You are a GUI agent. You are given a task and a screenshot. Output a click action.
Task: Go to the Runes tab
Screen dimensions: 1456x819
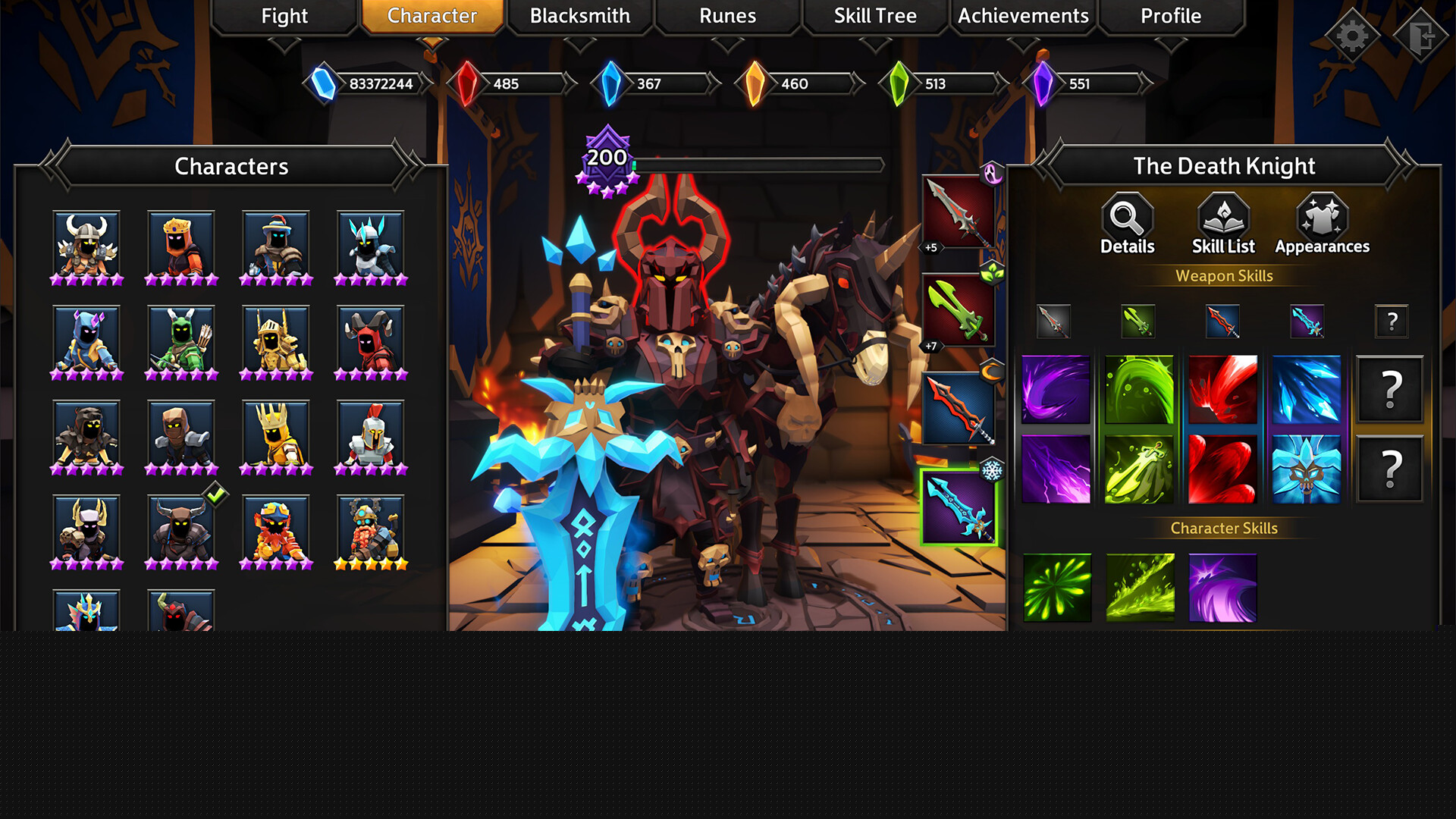[x=727, y=16]
